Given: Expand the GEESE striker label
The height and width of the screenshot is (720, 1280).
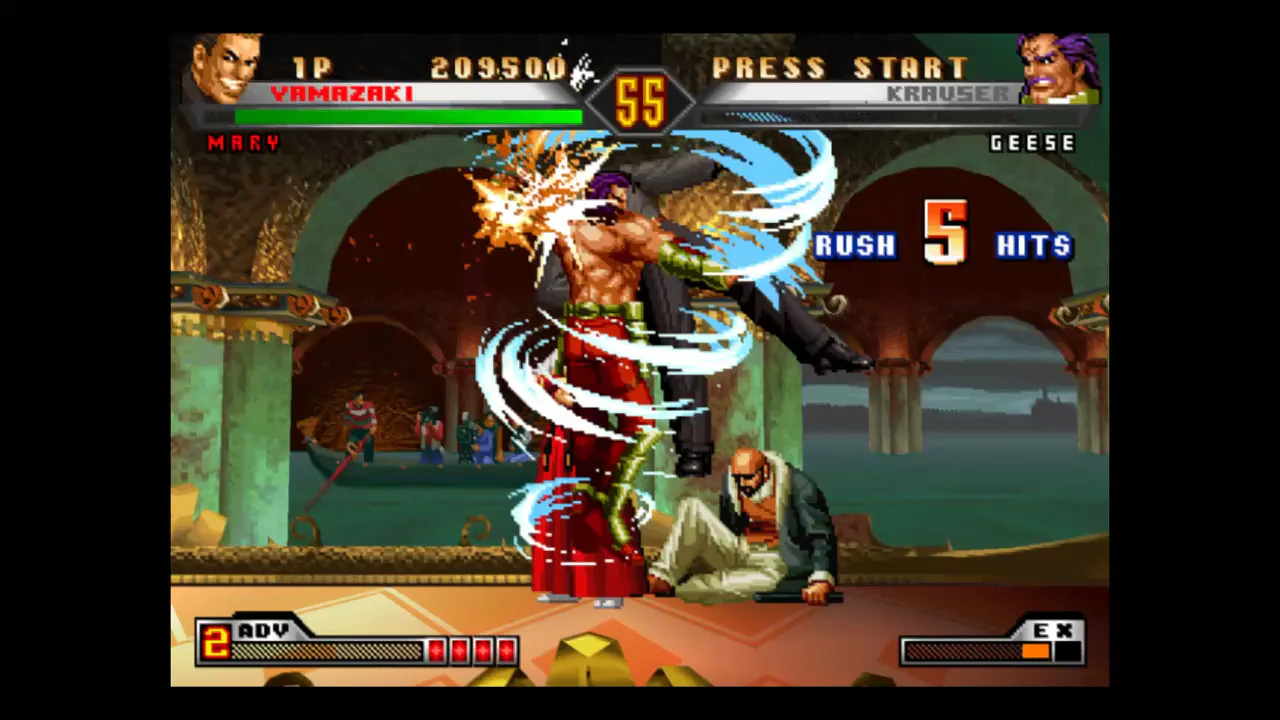Looking at the screenshot, I should point(1033,143).
